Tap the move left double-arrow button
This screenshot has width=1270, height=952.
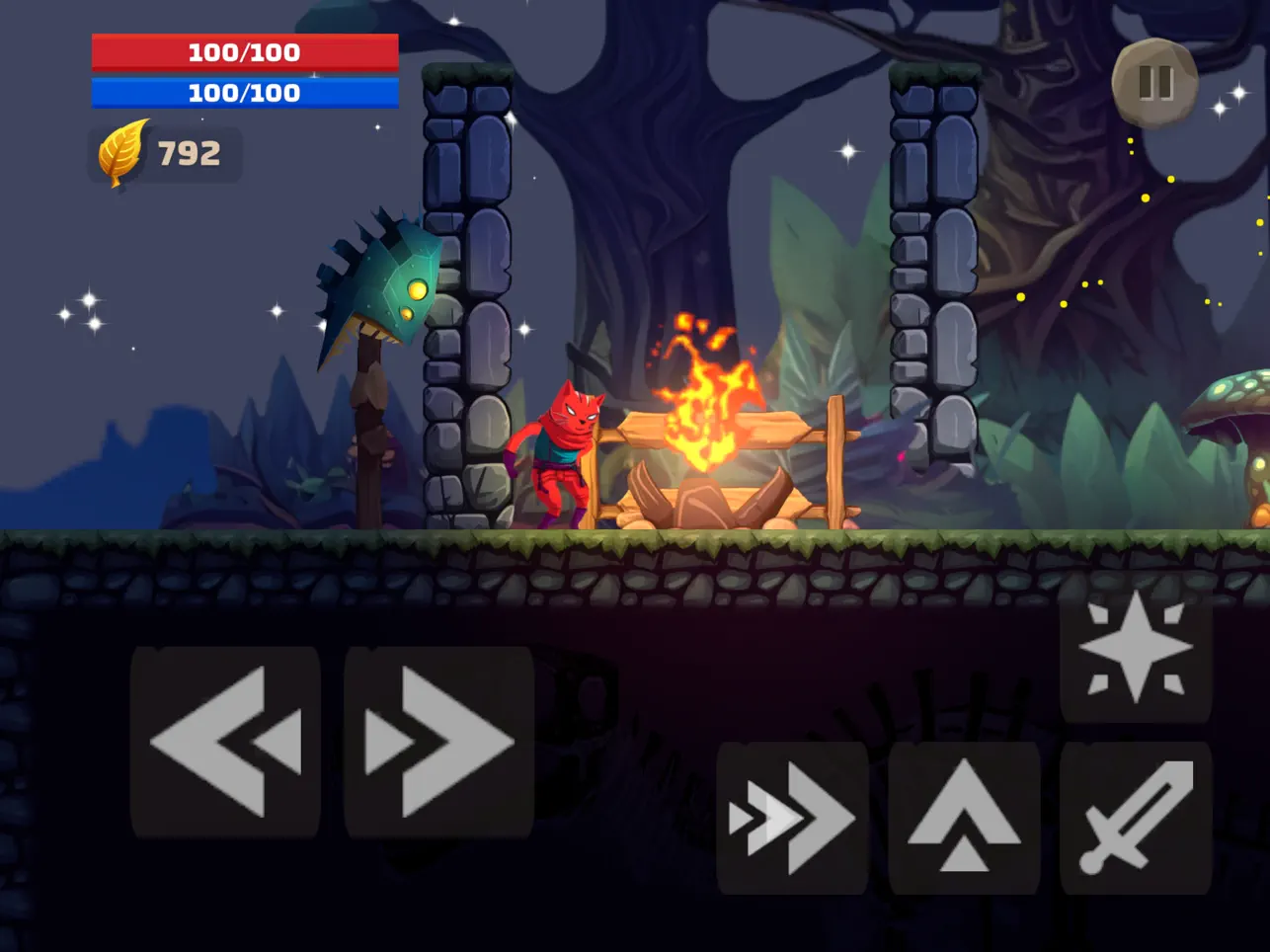[x=225, y=742]
